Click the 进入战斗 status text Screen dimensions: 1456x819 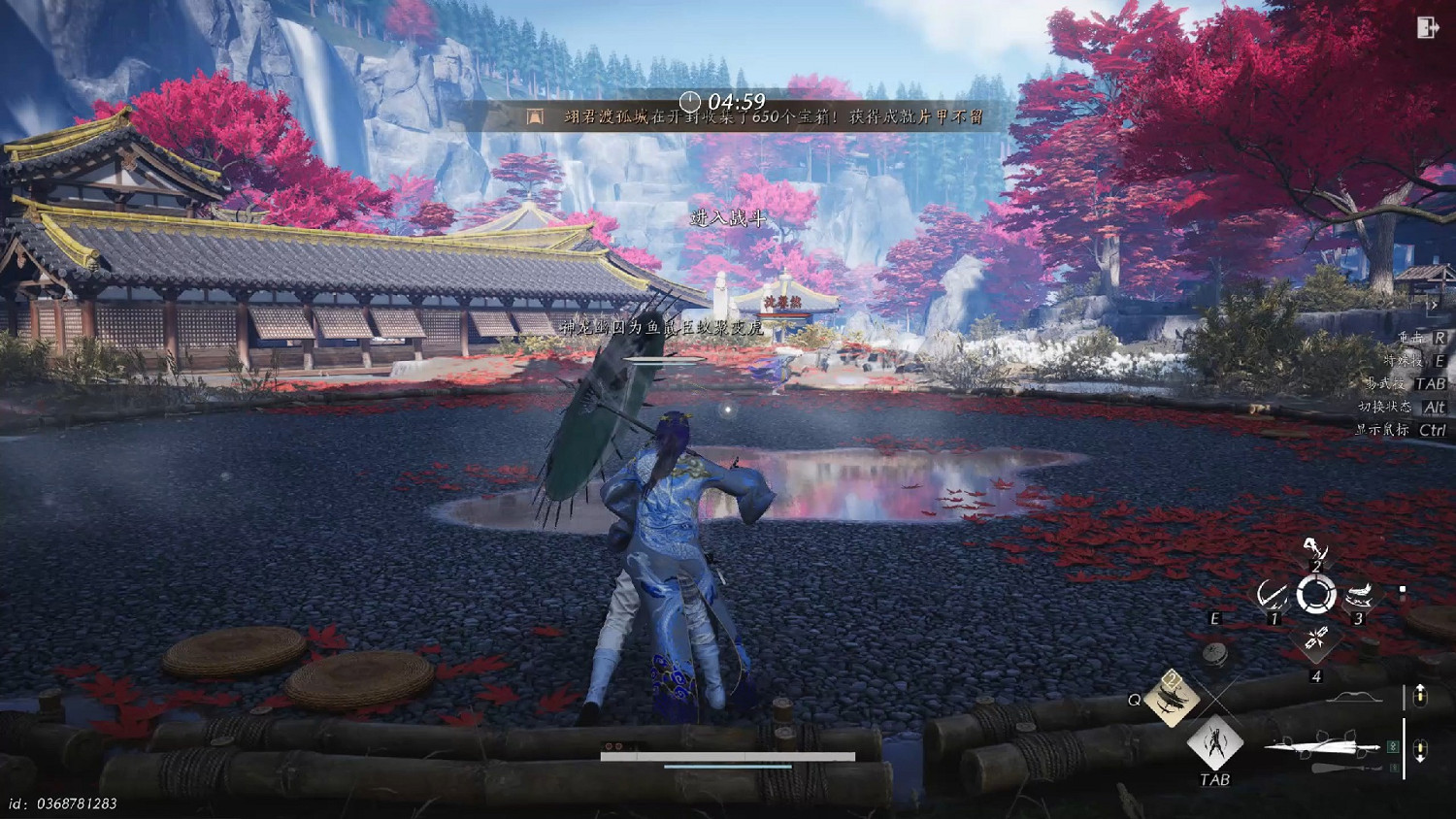click(726, 217)
